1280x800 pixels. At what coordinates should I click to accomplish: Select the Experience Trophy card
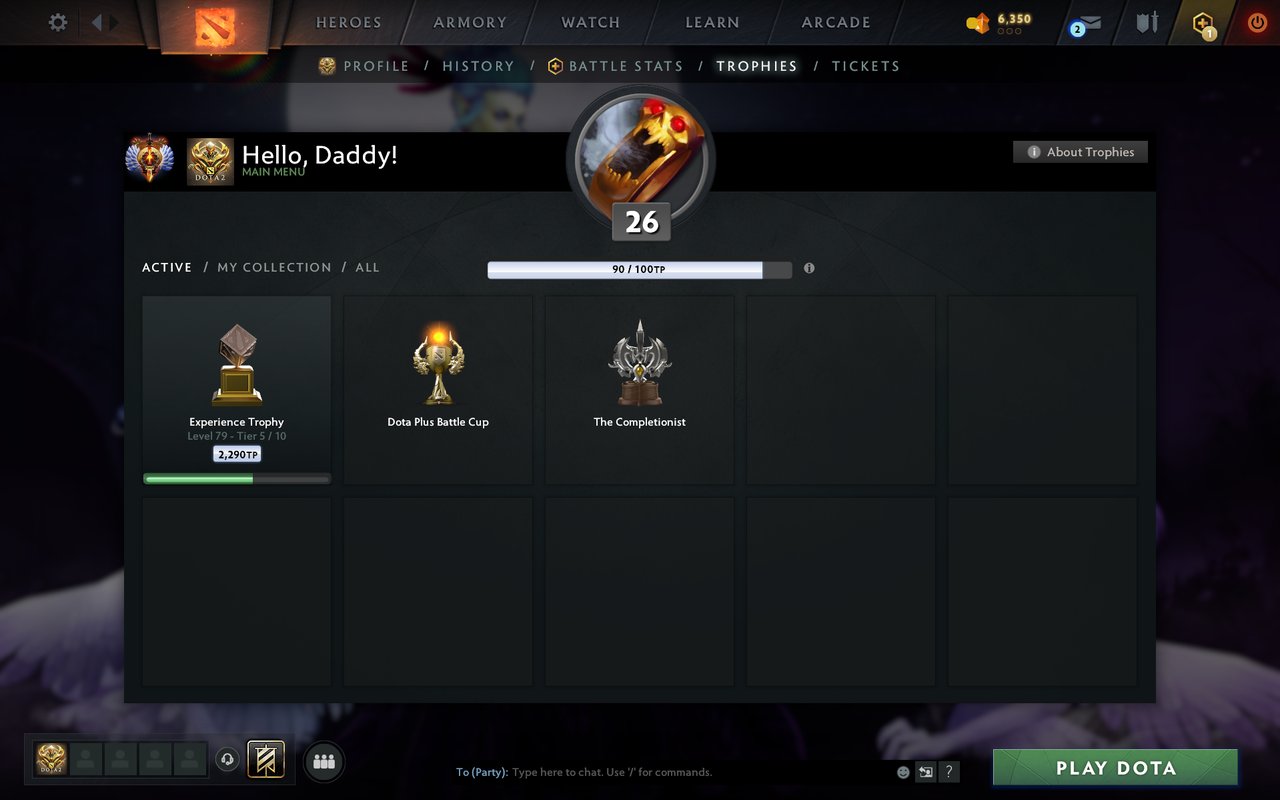236,388
